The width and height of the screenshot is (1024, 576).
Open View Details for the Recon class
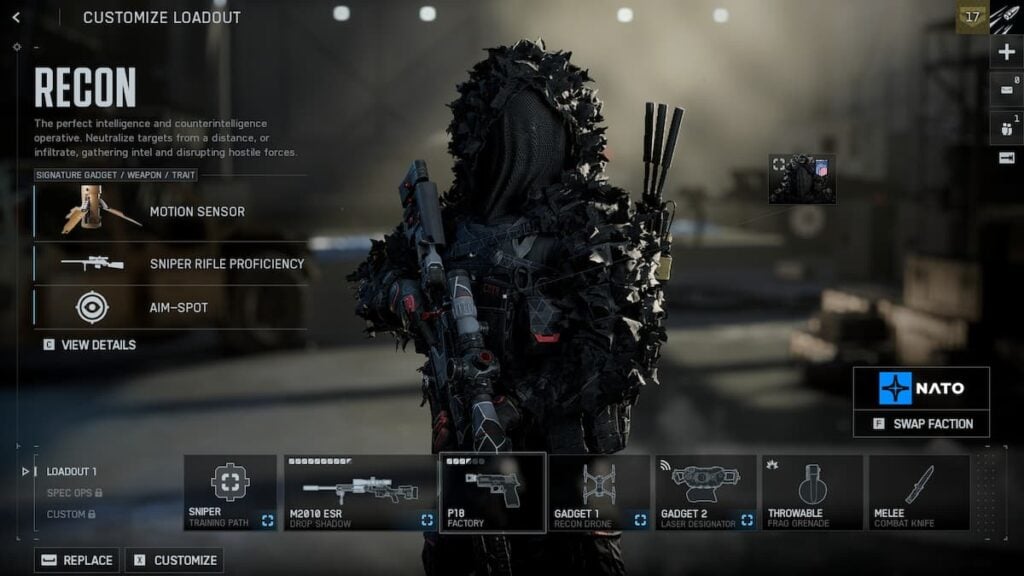click(x=90, y=345)
